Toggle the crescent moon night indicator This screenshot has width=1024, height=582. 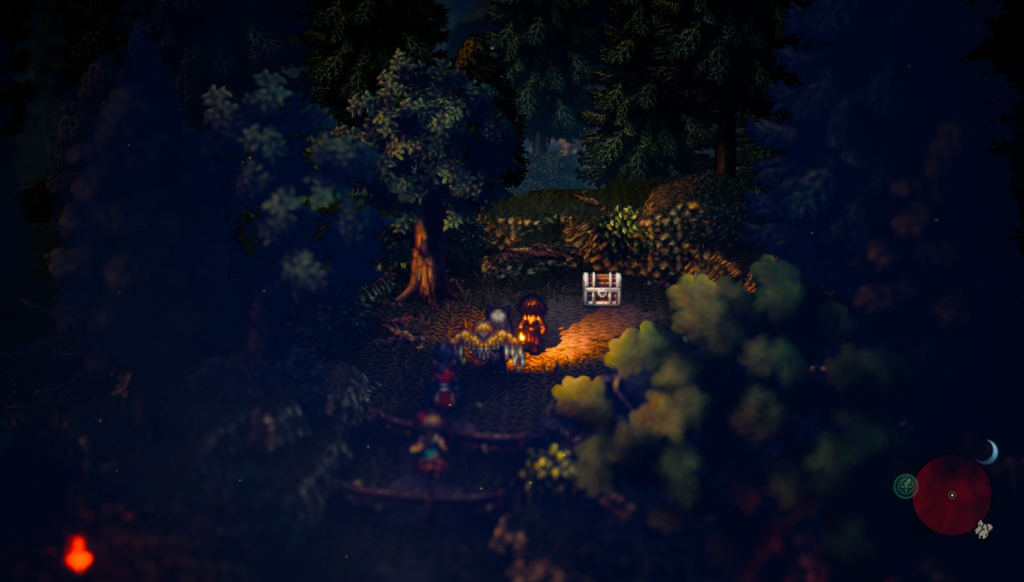988,452
